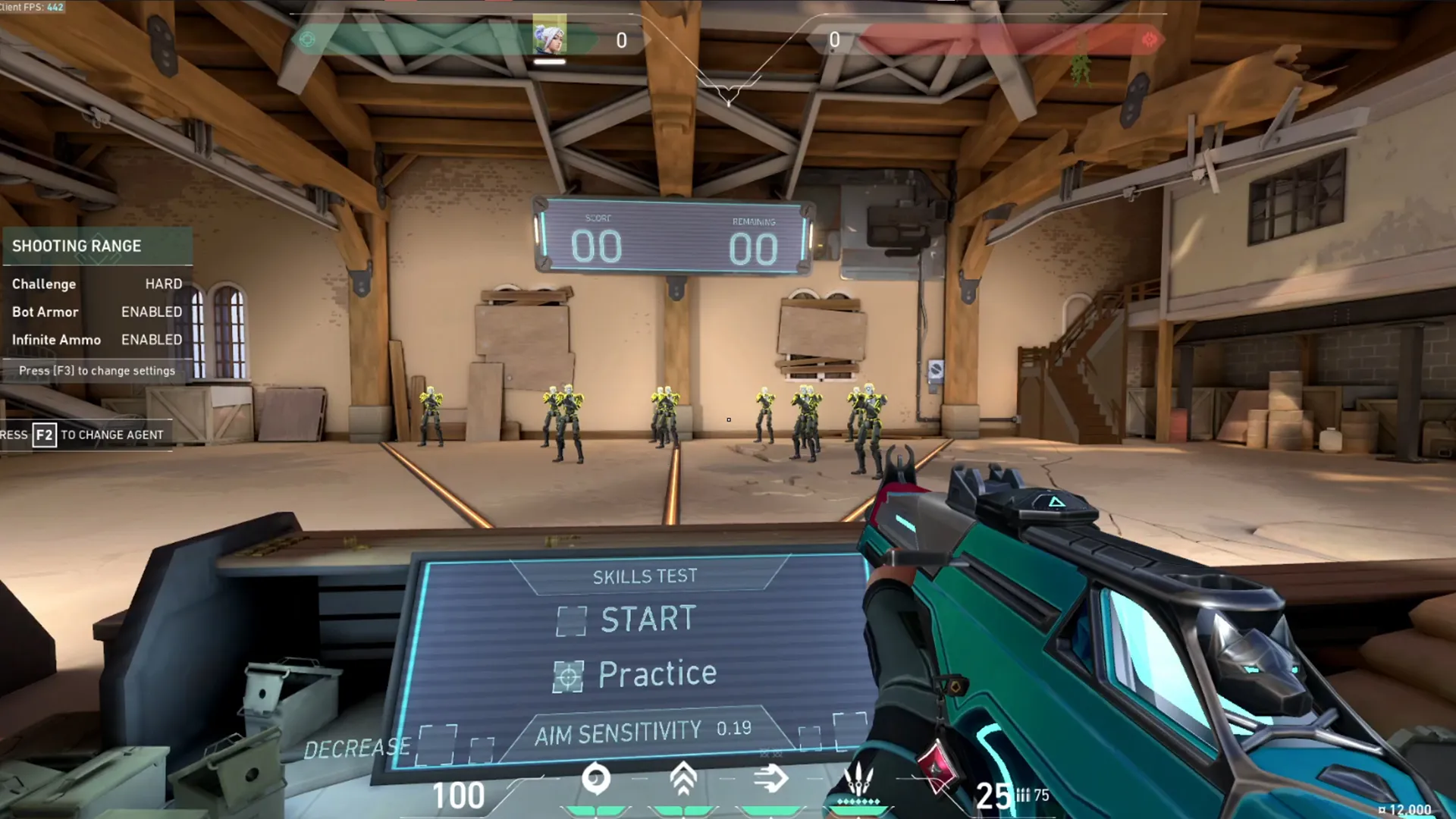
Task: Activate the Cloudburst ability icon
Action: coord(595,779)
